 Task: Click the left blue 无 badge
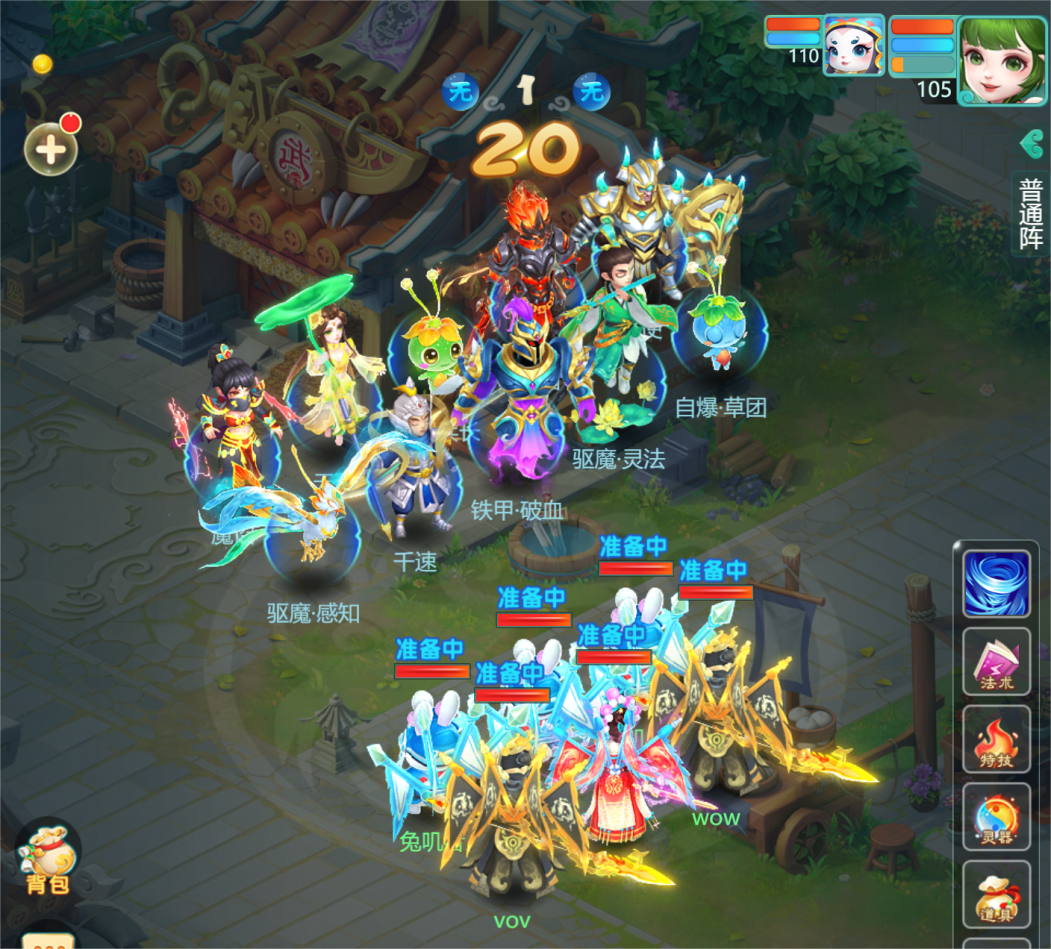[460, 93]
